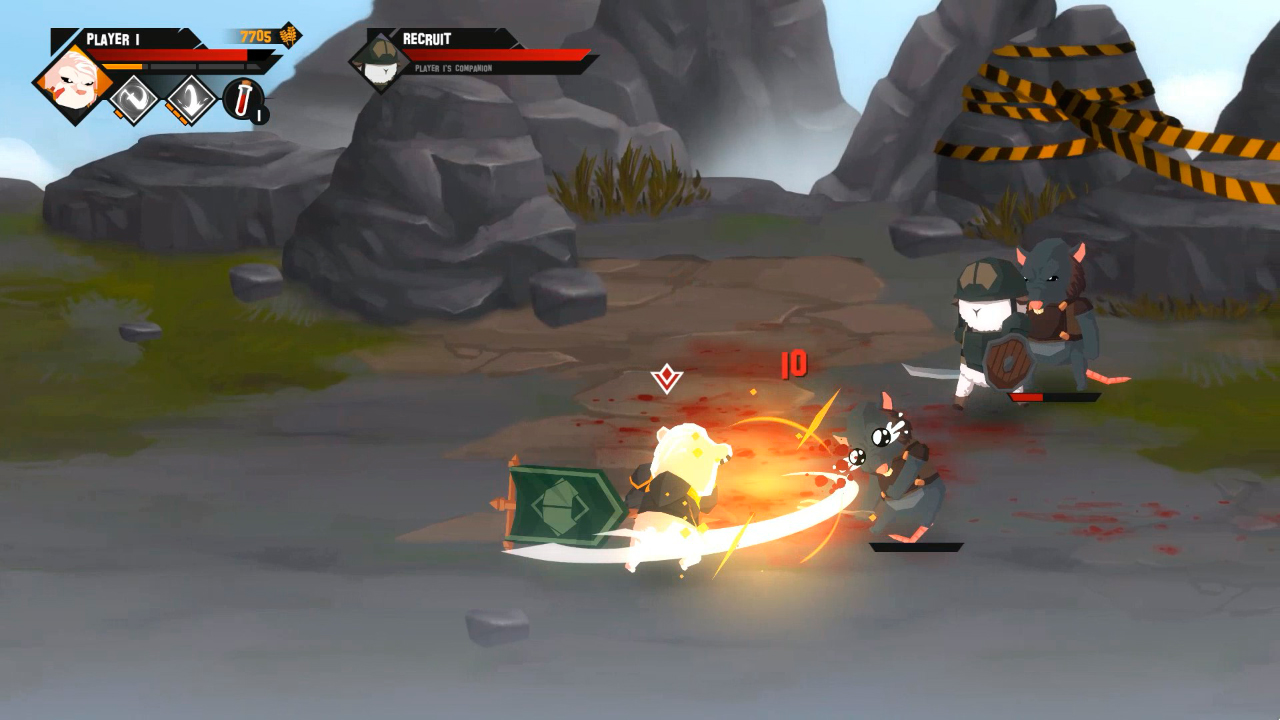Use the health potion flask icon

pos(242,98)
